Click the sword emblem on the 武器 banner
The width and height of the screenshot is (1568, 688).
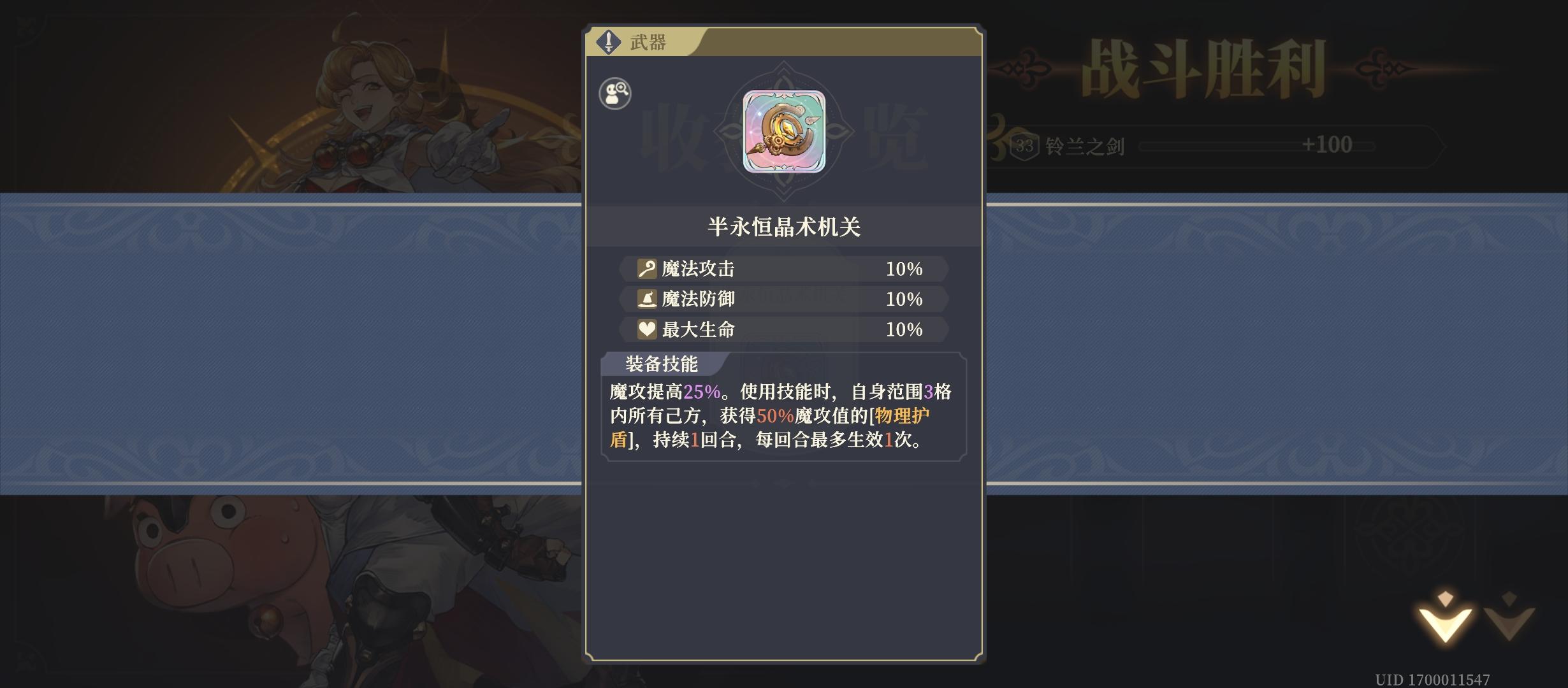coord(610,41)
